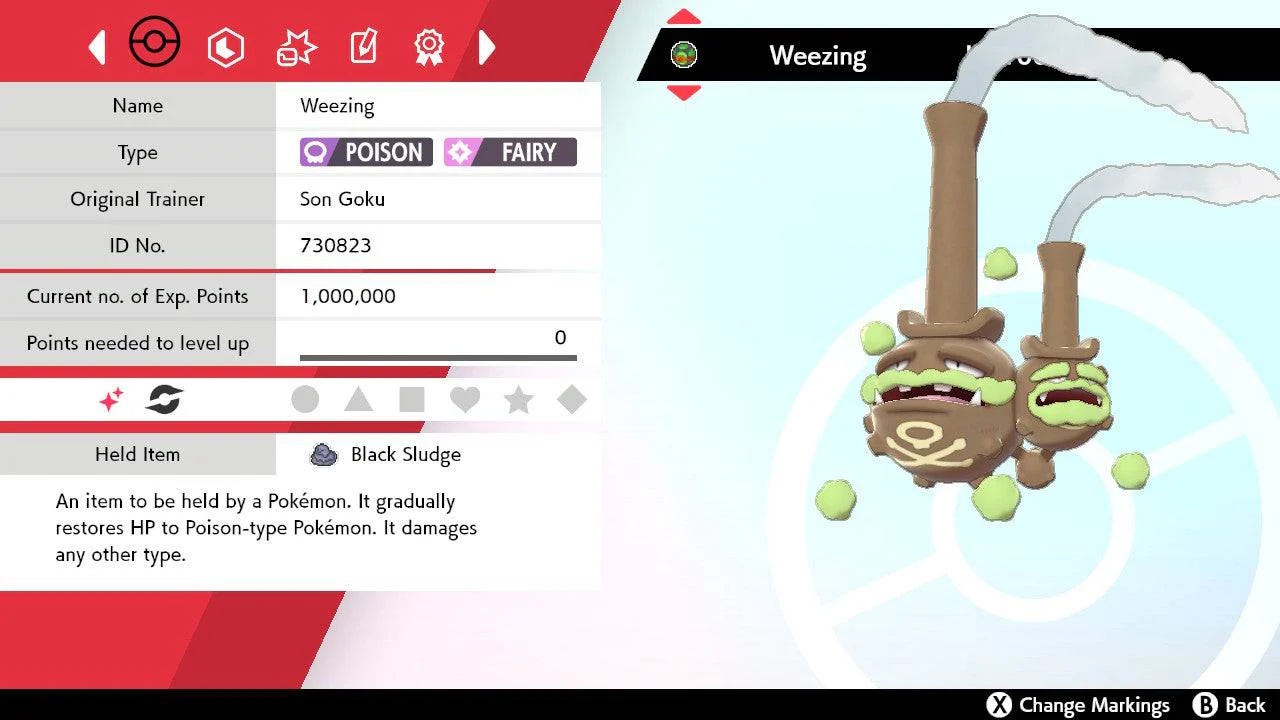Image resolution: width=1280 pixels, height=720 pixels.
Task: Open the ribbons tab
Action: [429, 46]
